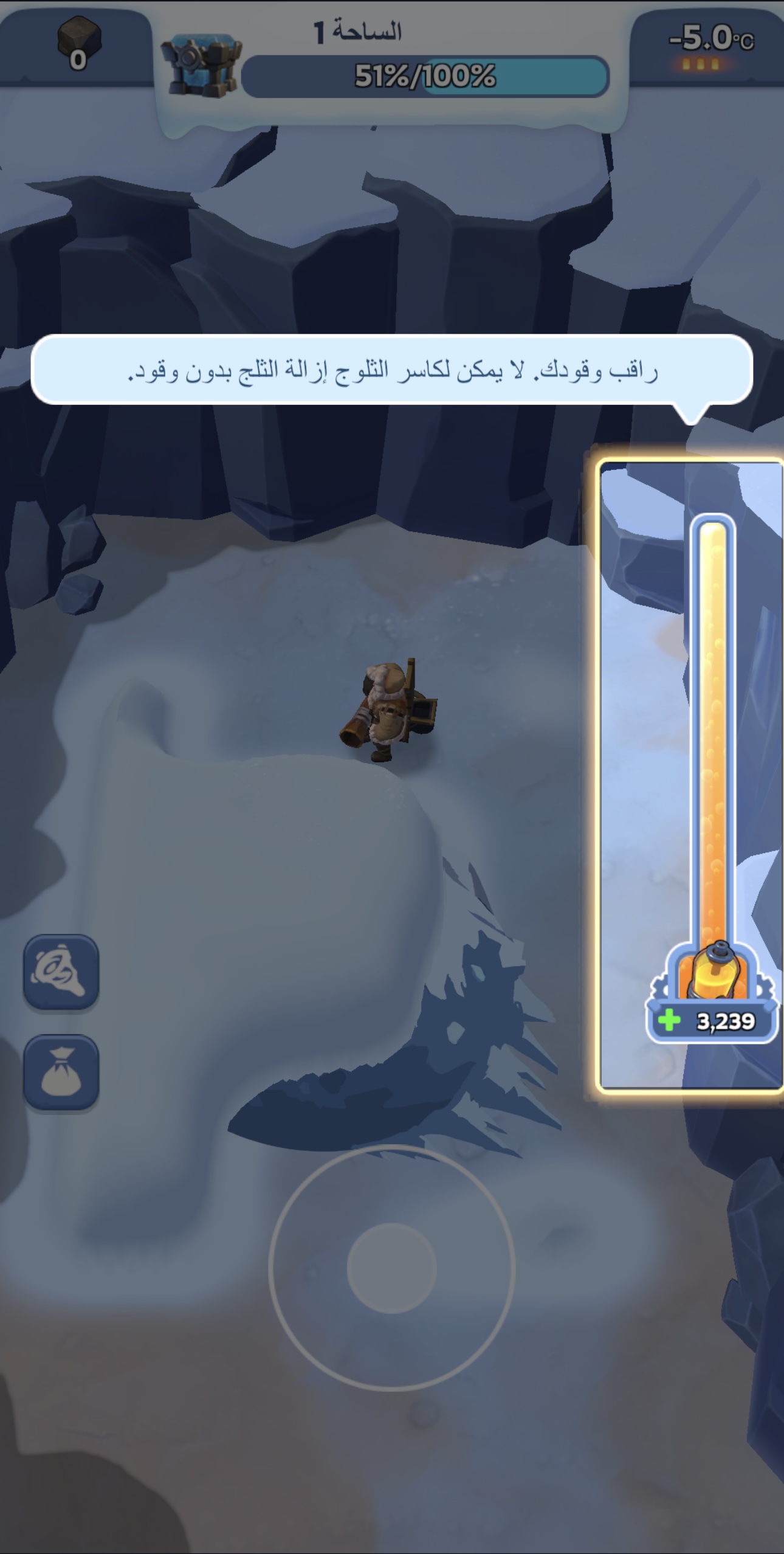Viewport: 784px width, 1554px height.
Task: Tap the whirlwind ability button
Action: pos(61,972)
